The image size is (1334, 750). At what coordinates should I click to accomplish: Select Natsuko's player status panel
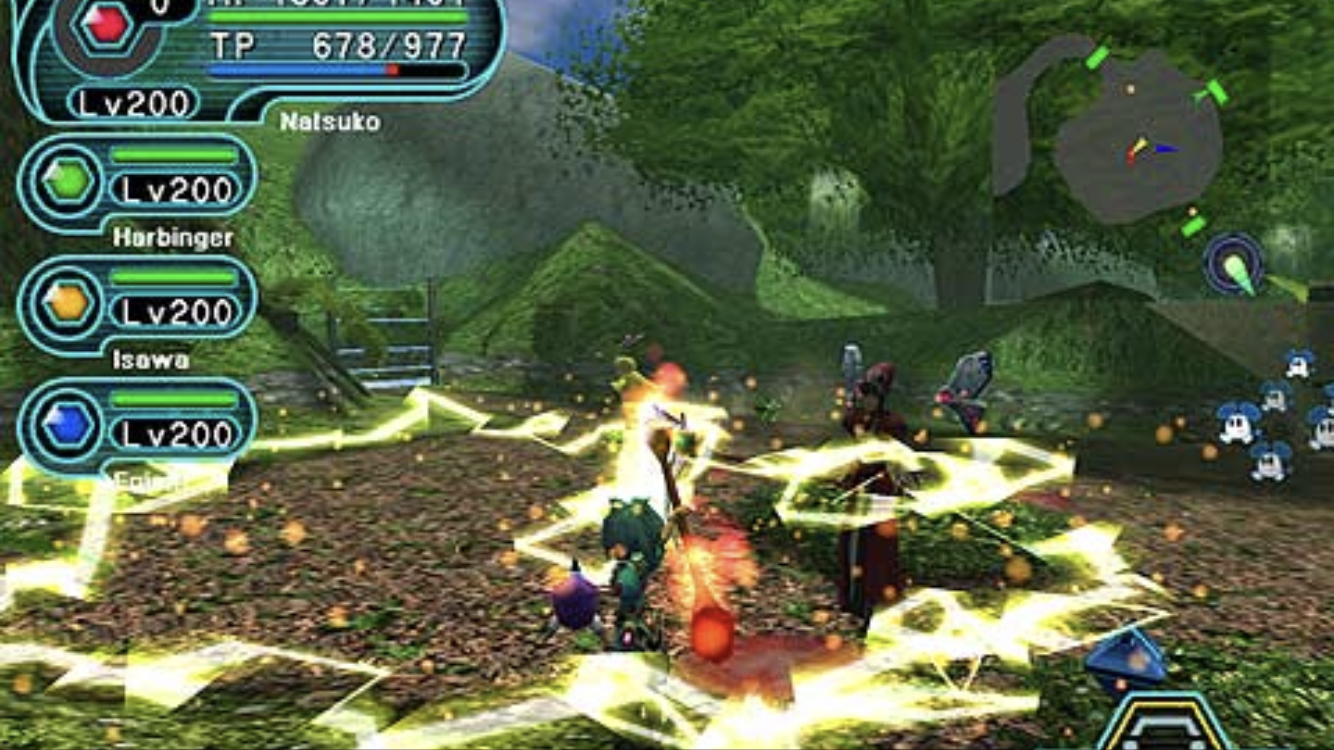[260, 58]
